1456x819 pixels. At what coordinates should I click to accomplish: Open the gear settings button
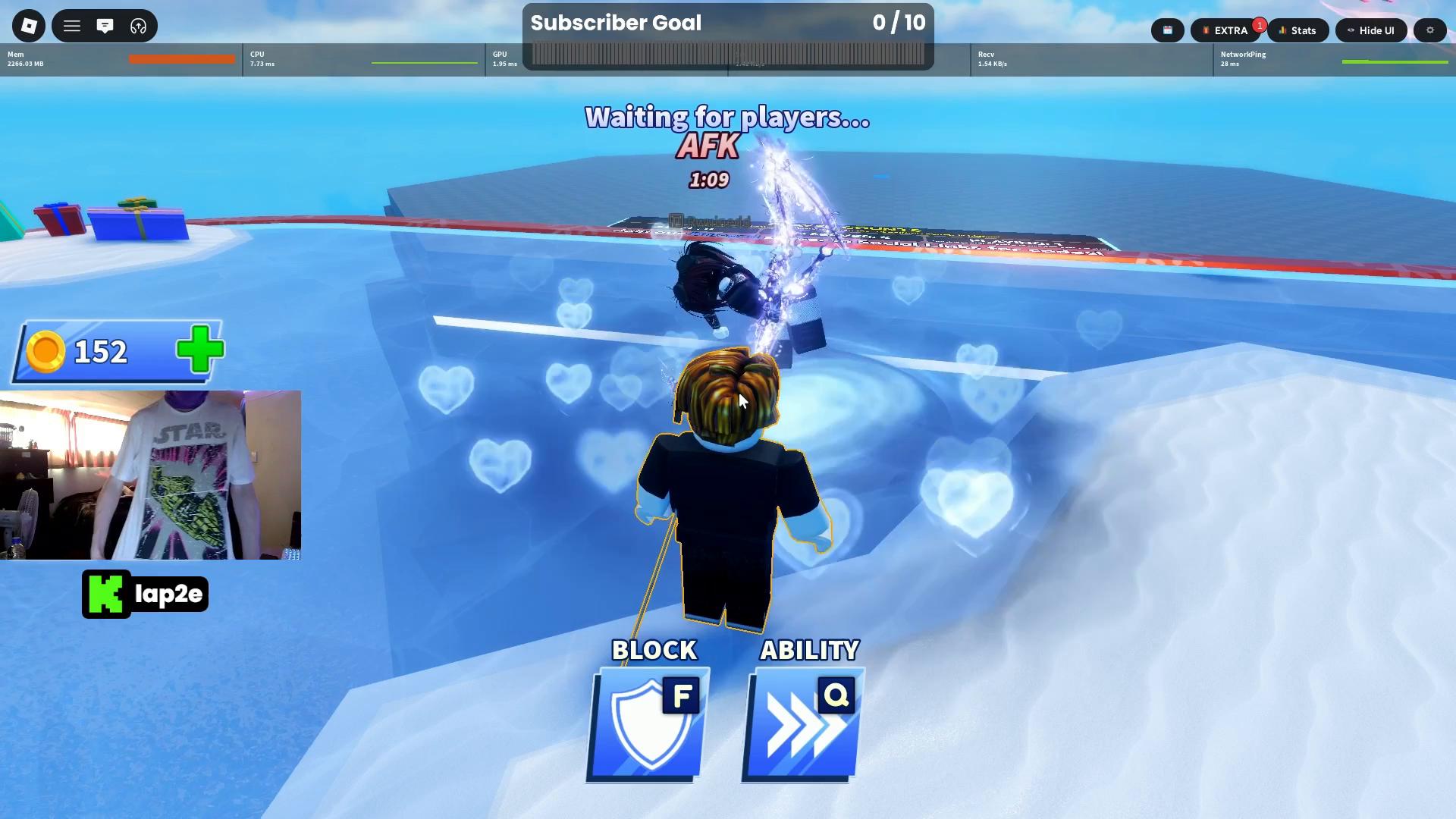click(x=1430, y=30)
